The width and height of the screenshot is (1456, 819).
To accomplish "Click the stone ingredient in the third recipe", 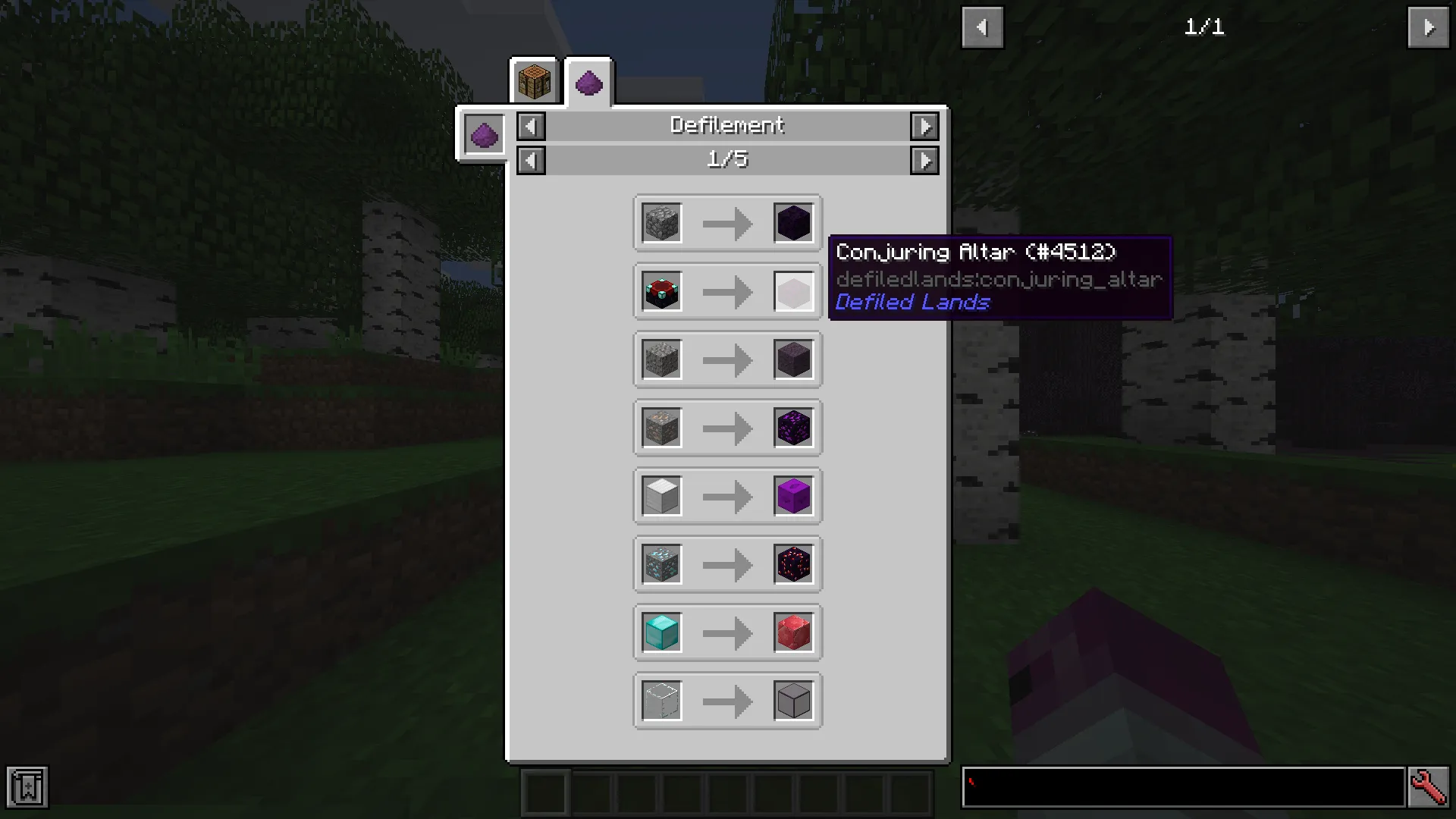I will (x=661, y=359).
